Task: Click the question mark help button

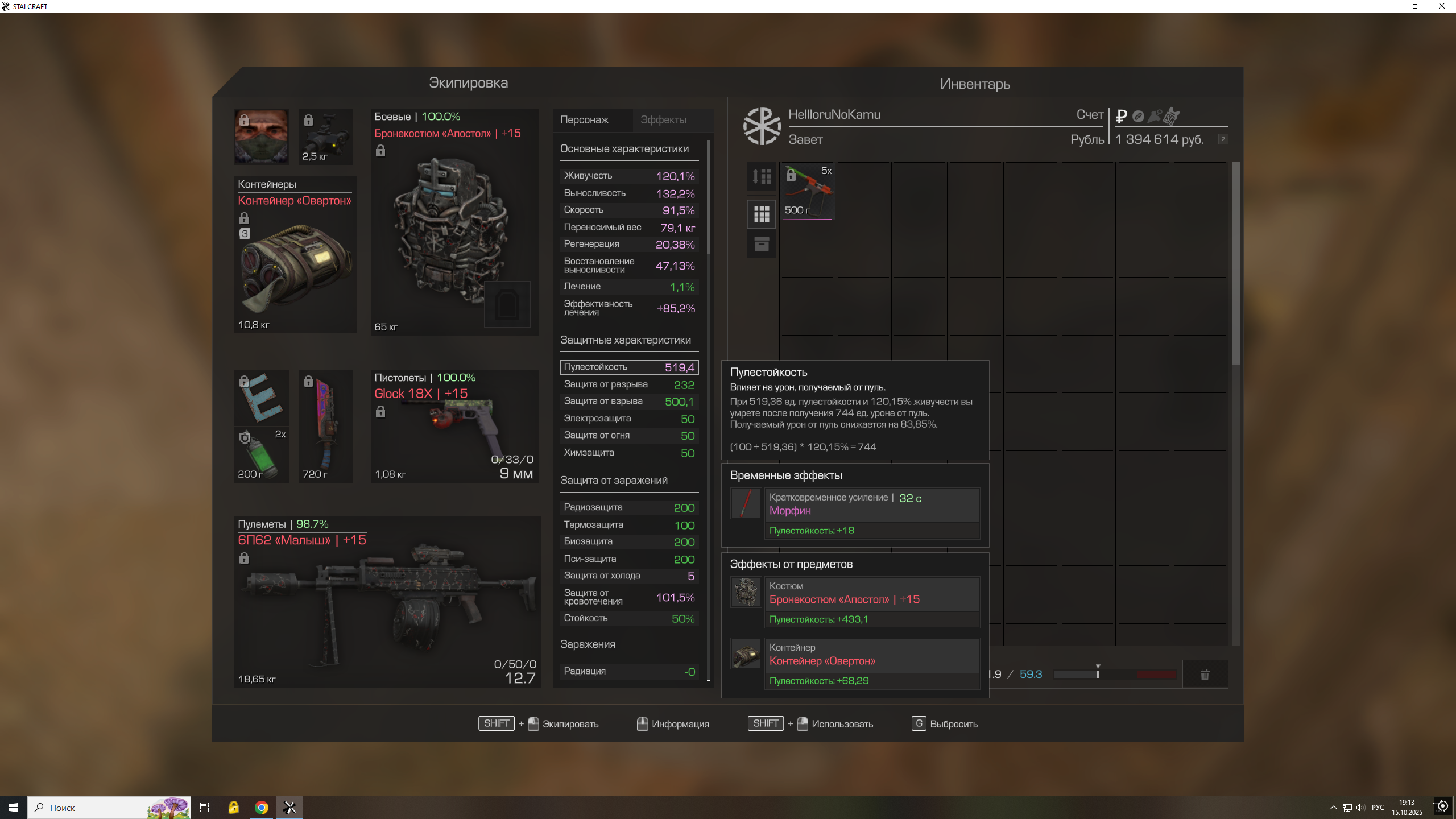Action: (x=1222, y=139)
